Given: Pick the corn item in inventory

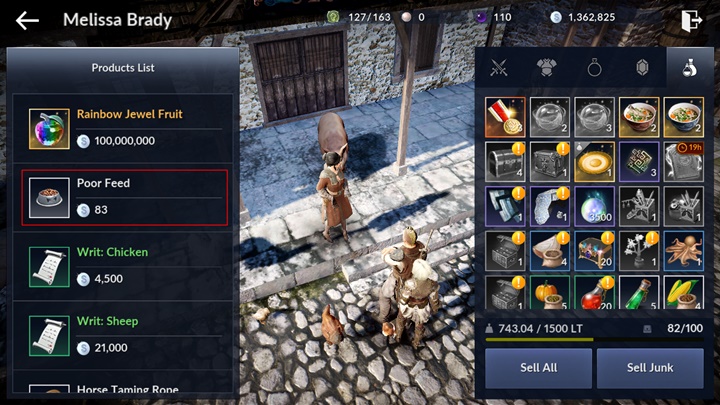Looking at the screenshot, I should tap(684, 294).
